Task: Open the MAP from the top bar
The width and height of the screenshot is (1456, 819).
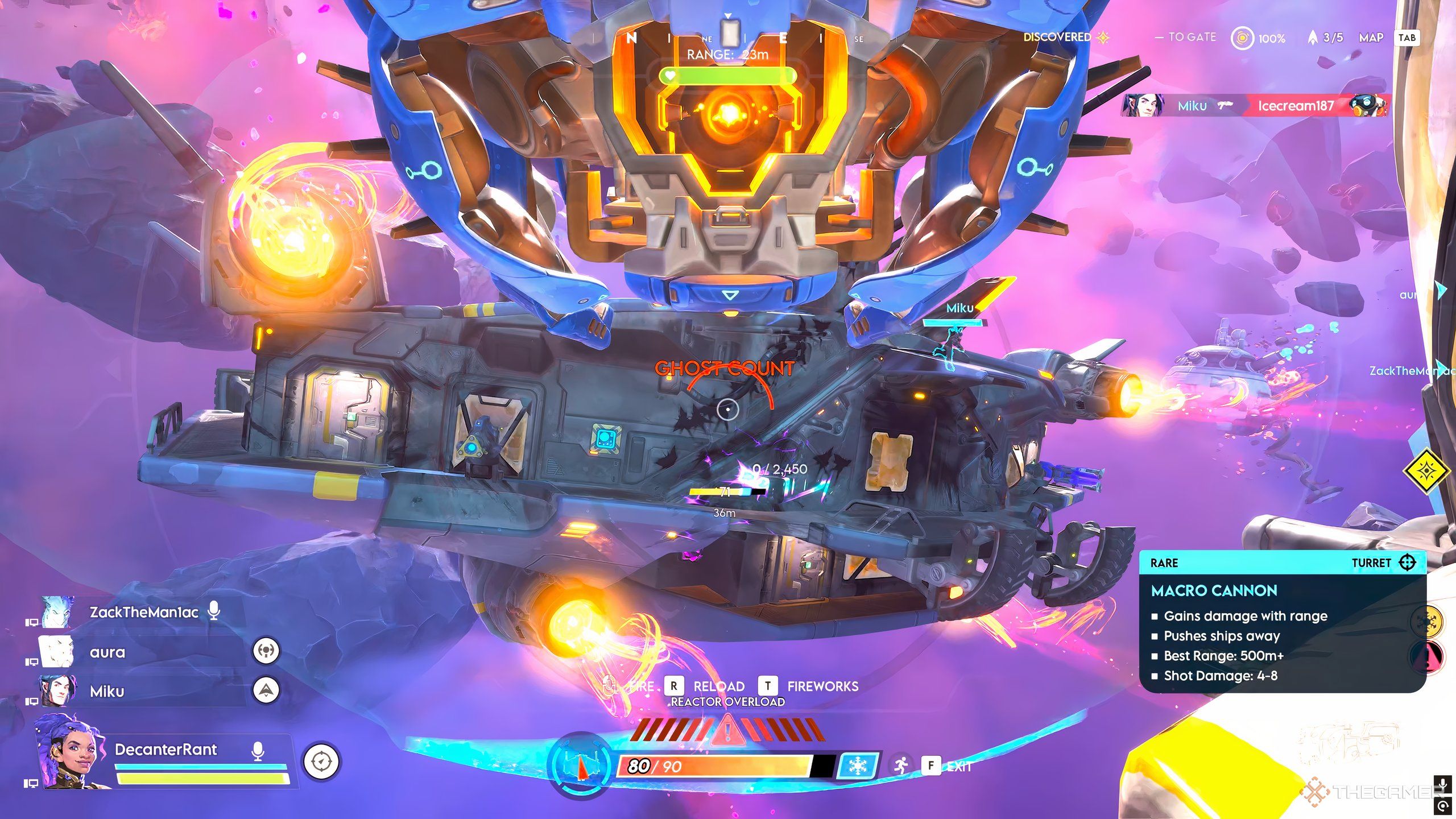Action: (1371, 38)
